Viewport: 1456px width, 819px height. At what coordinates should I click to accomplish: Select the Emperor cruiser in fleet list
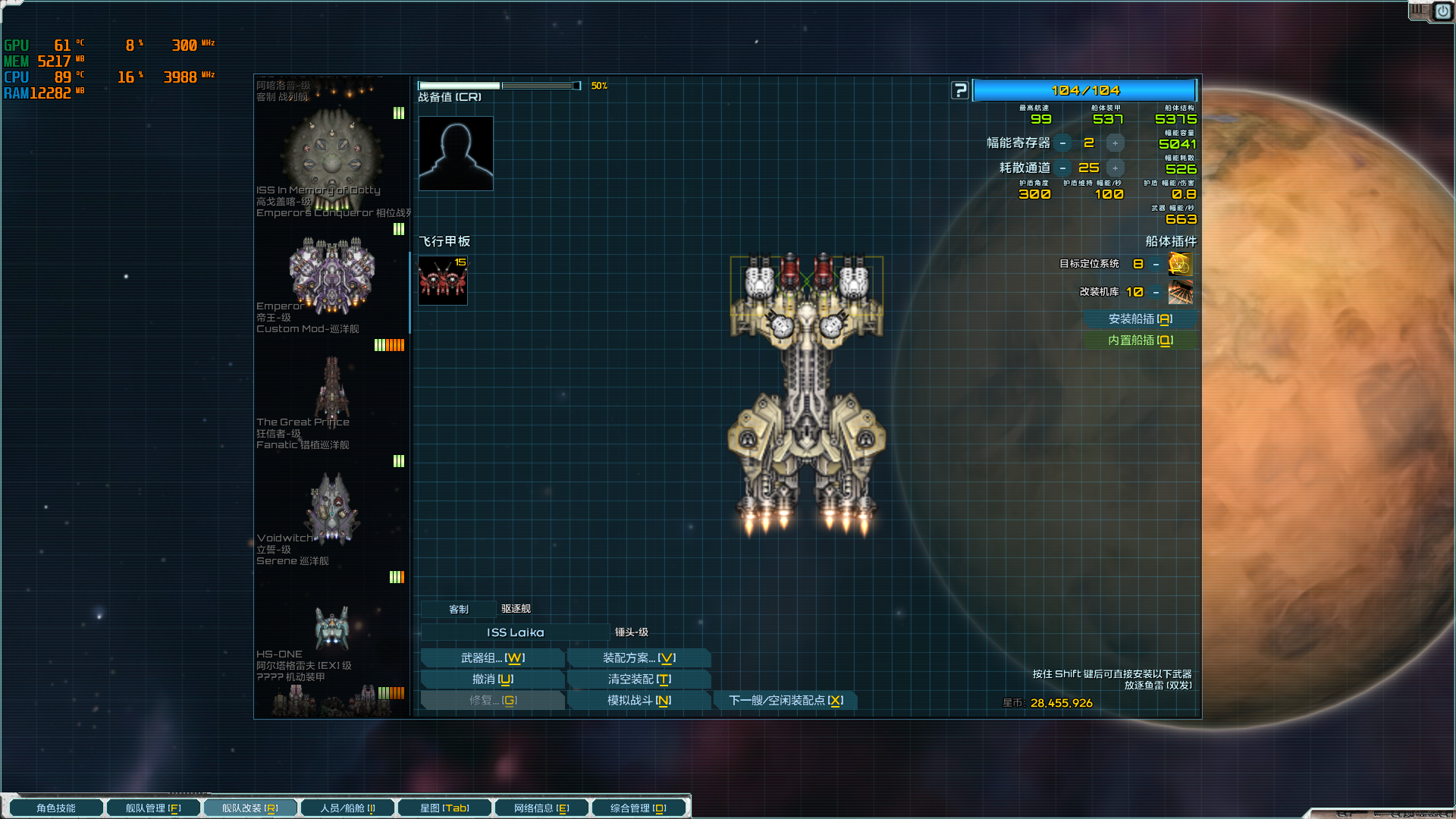tap(331, 277)
